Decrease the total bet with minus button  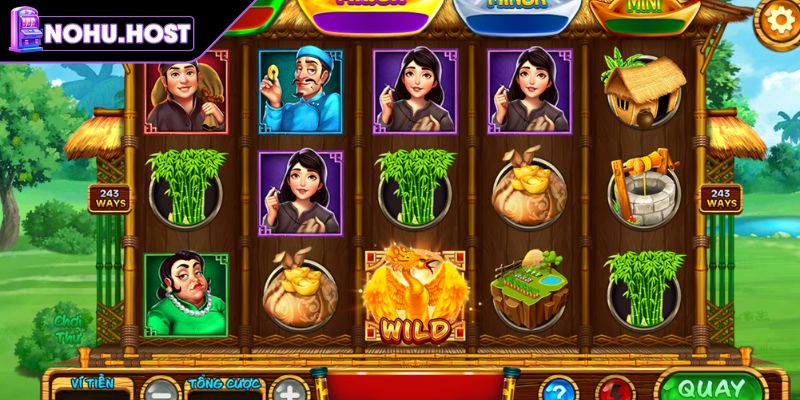point(160,390)
